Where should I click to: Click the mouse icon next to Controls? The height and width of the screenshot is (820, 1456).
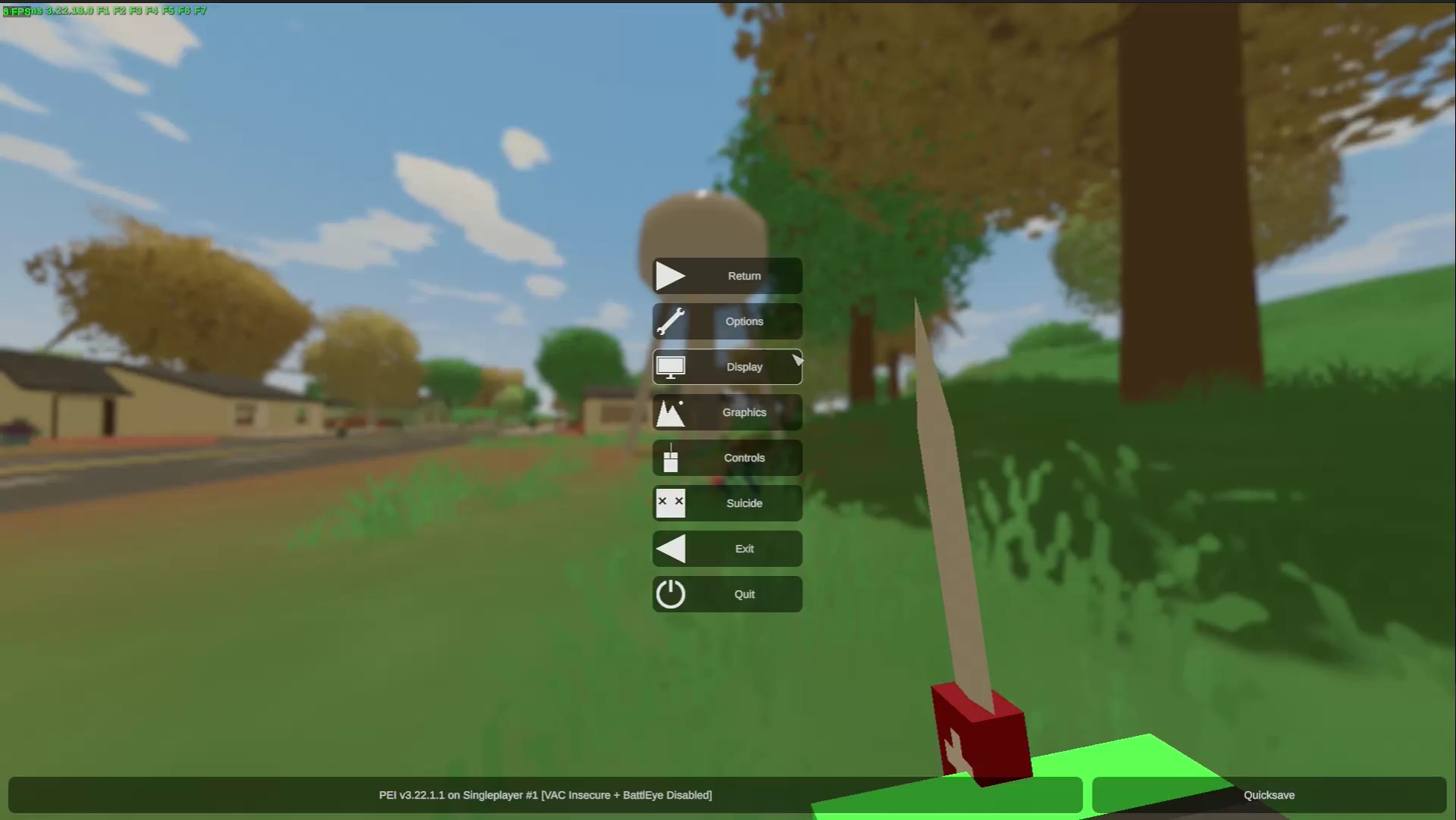click(x=670, y=458)
